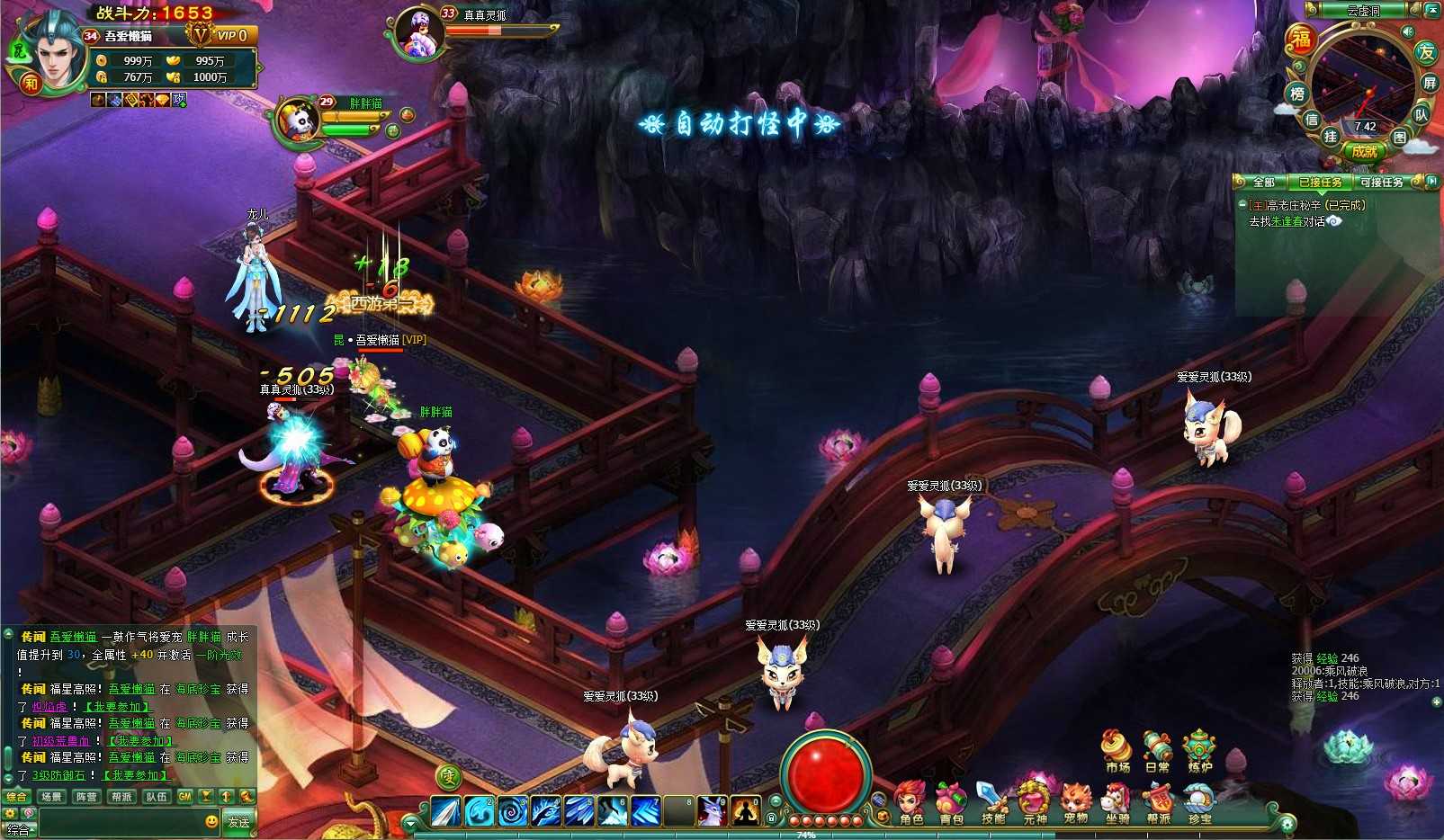Open the 宠物 pet panel
This screenshot has width=1444, height=840.
1075,803
